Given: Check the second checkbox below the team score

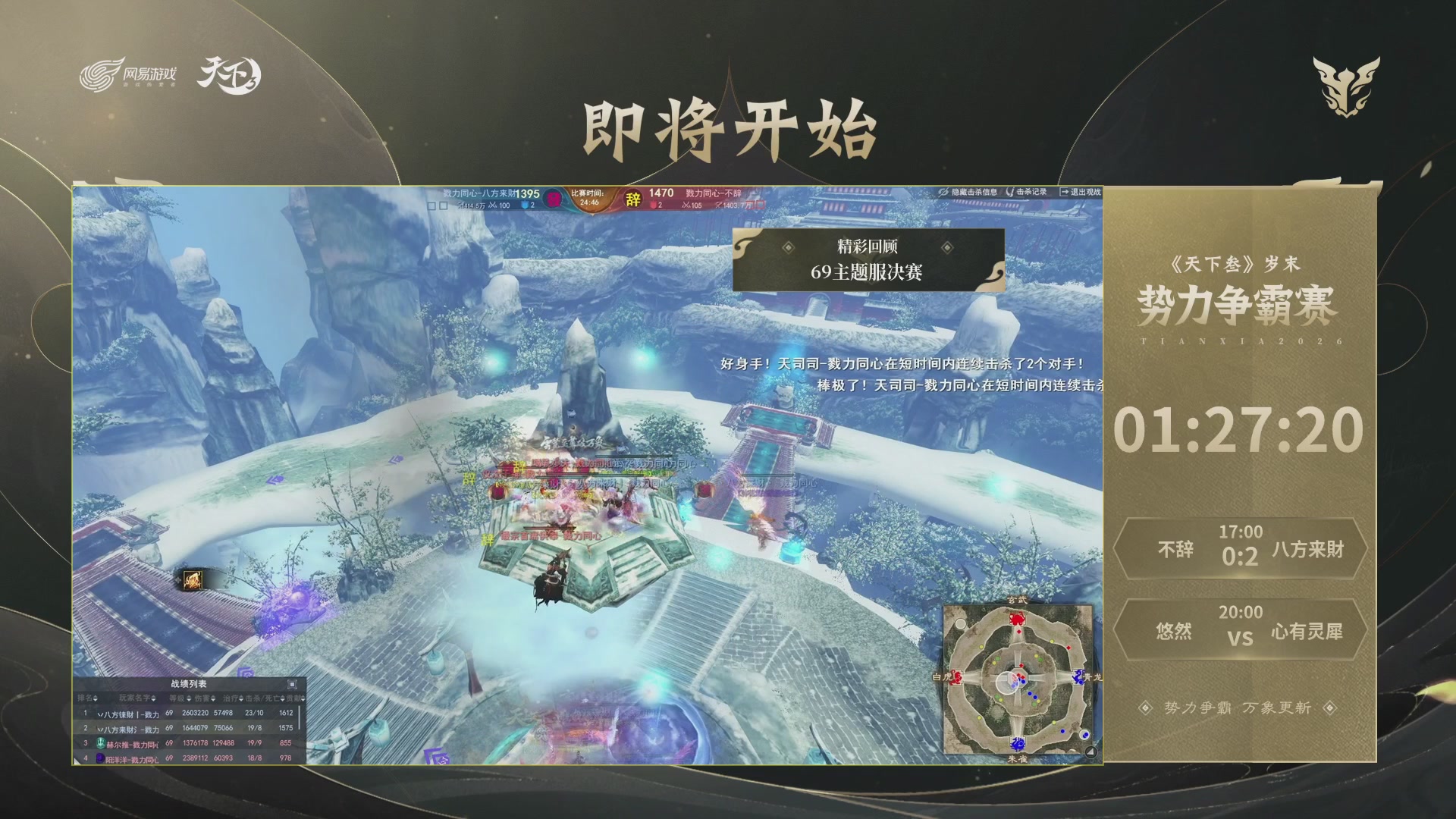Looking at the screenshot, I should (x=445, y=205).
